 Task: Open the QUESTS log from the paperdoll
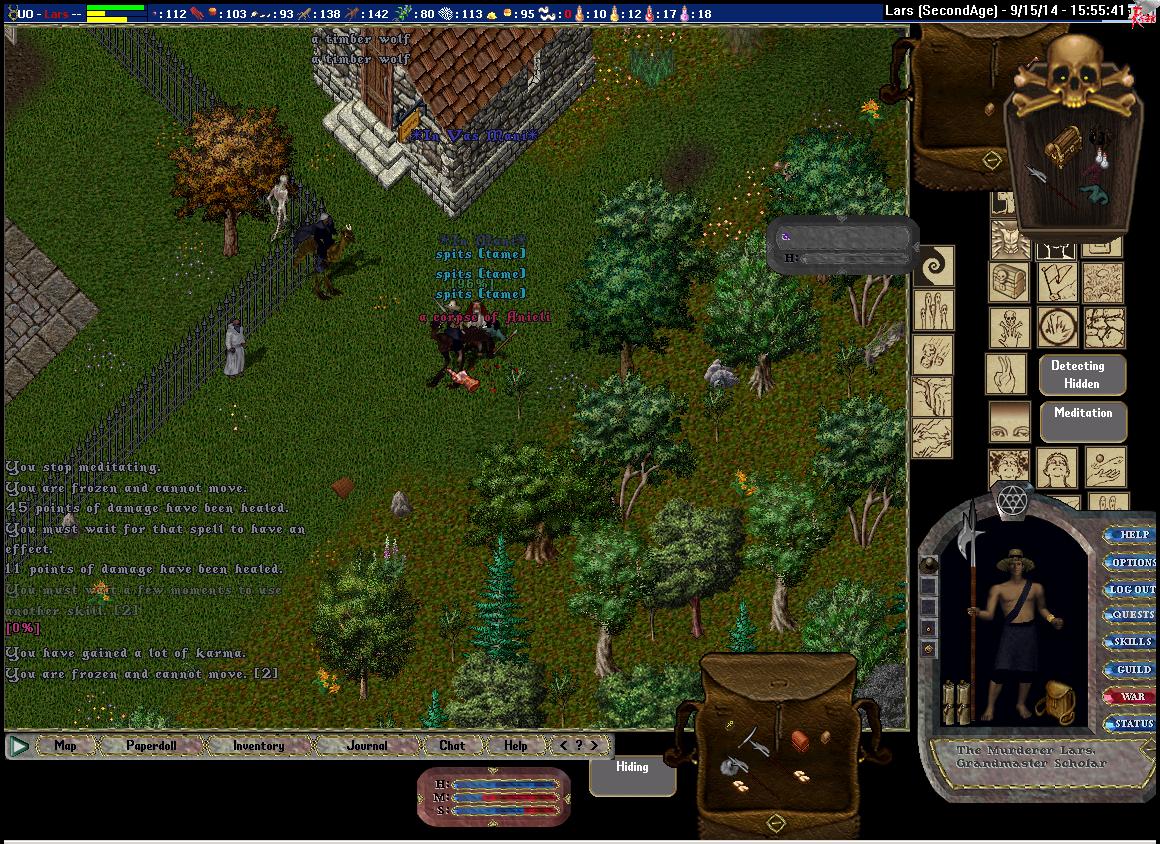click(1132, 615)
